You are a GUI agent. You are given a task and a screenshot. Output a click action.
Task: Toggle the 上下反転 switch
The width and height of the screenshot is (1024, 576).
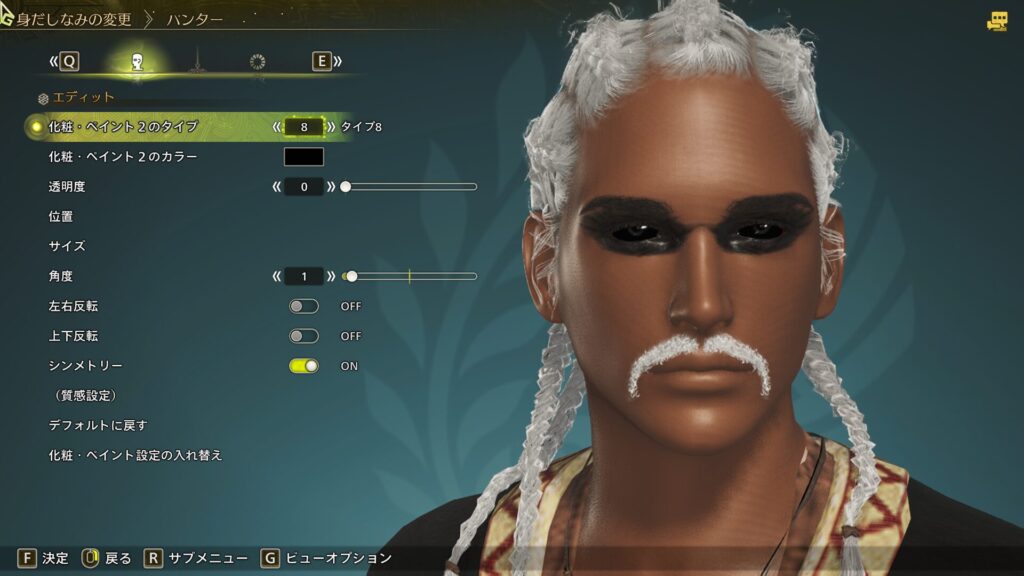[304, 336]
